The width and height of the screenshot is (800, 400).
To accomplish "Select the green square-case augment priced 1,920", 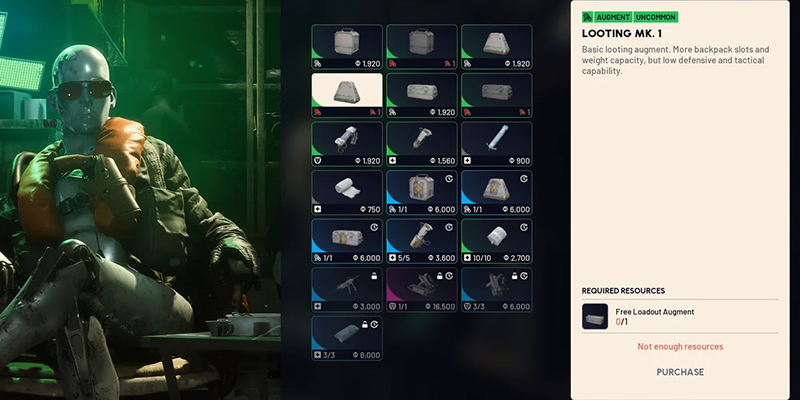I will (346, 46).
